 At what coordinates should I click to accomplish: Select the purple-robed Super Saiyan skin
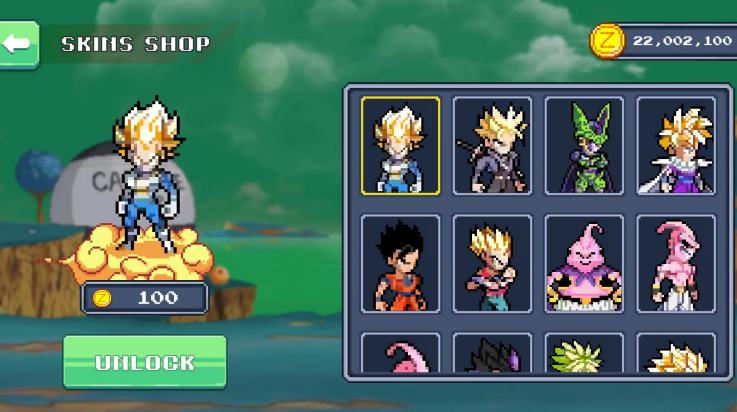[676, 145]
